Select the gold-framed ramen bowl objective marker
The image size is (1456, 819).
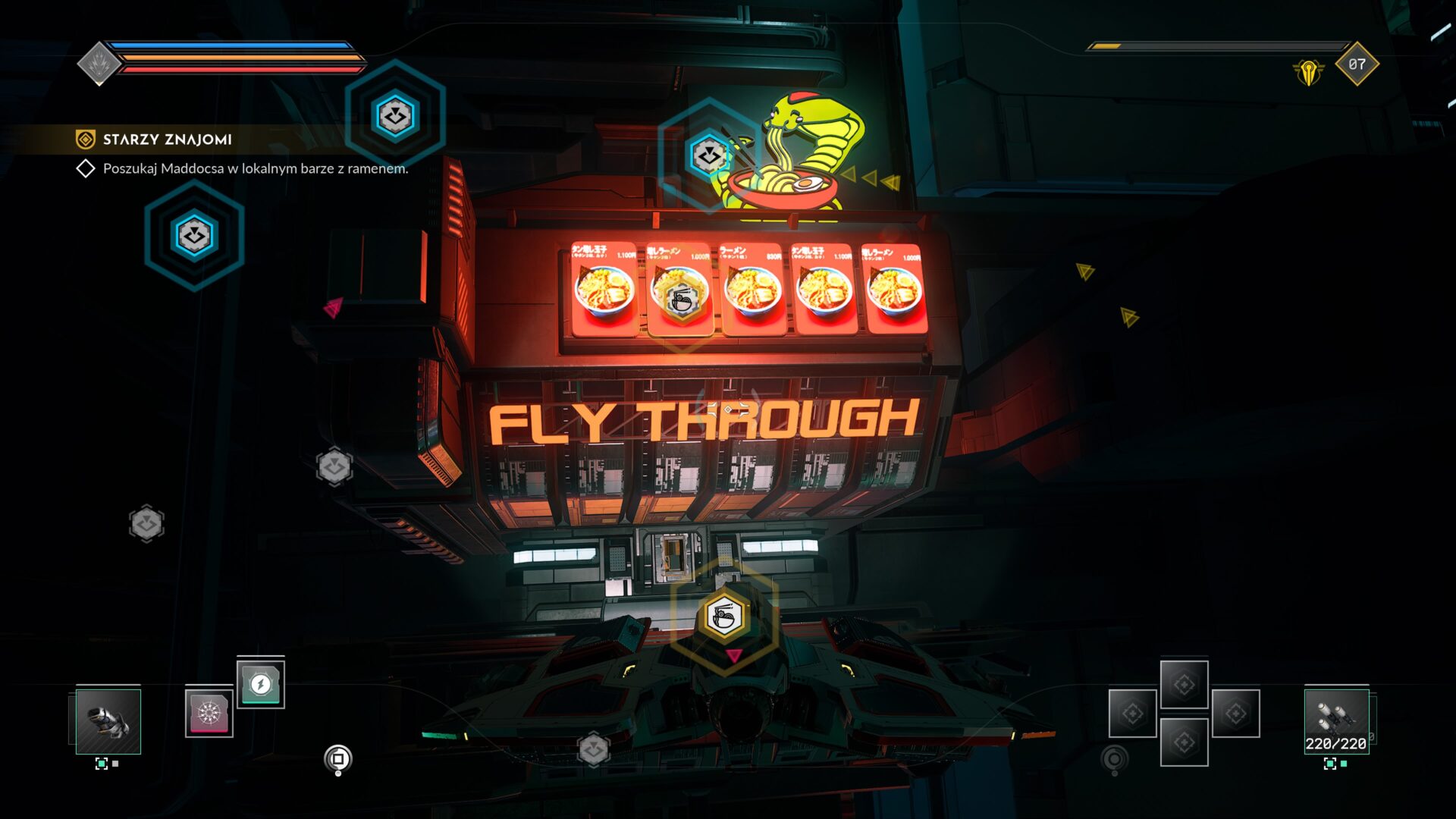pyautogui.click(x=724, y=615)
